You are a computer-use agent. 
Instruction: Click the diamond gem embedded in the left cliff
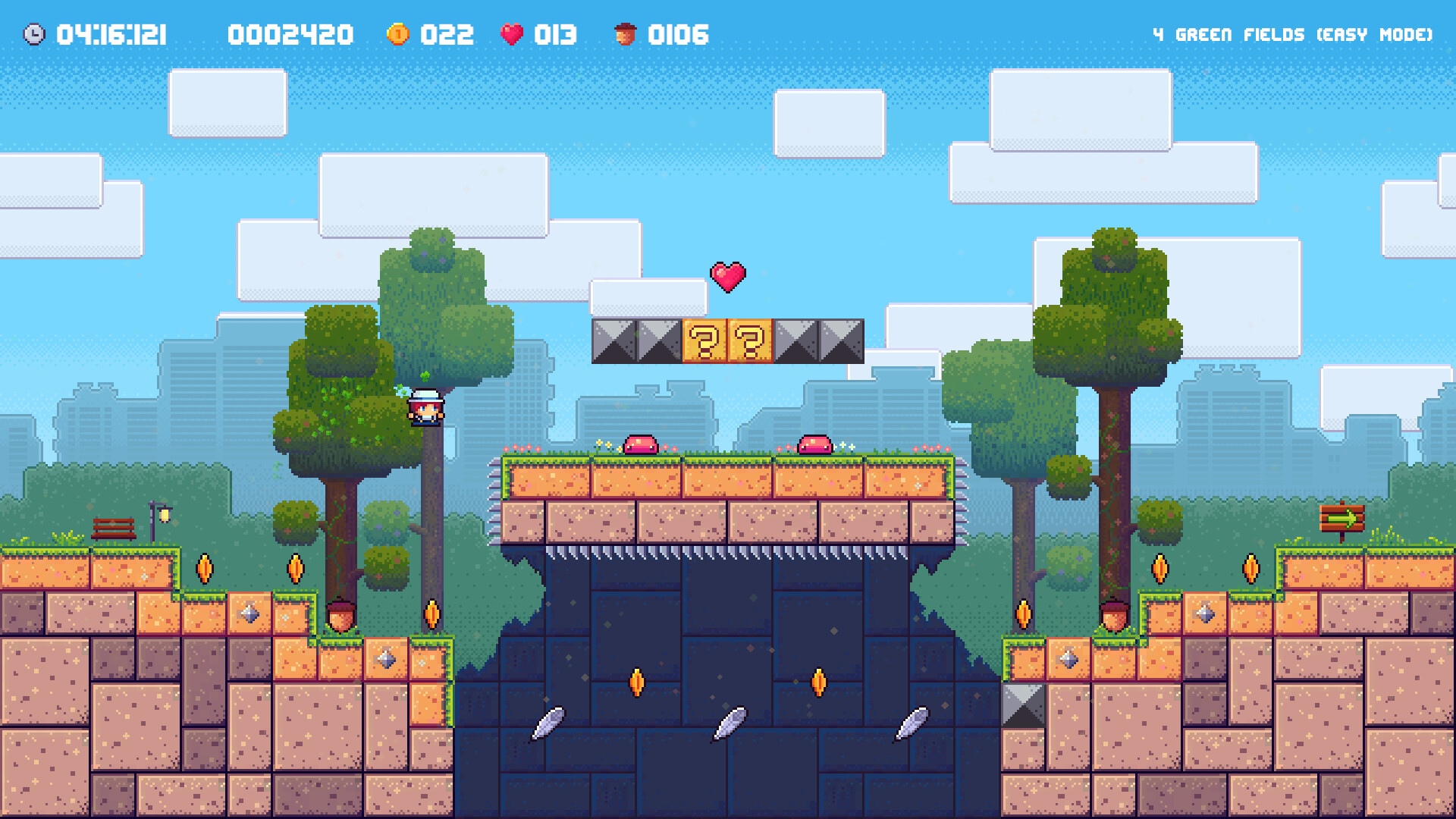[x=248, y=613]
